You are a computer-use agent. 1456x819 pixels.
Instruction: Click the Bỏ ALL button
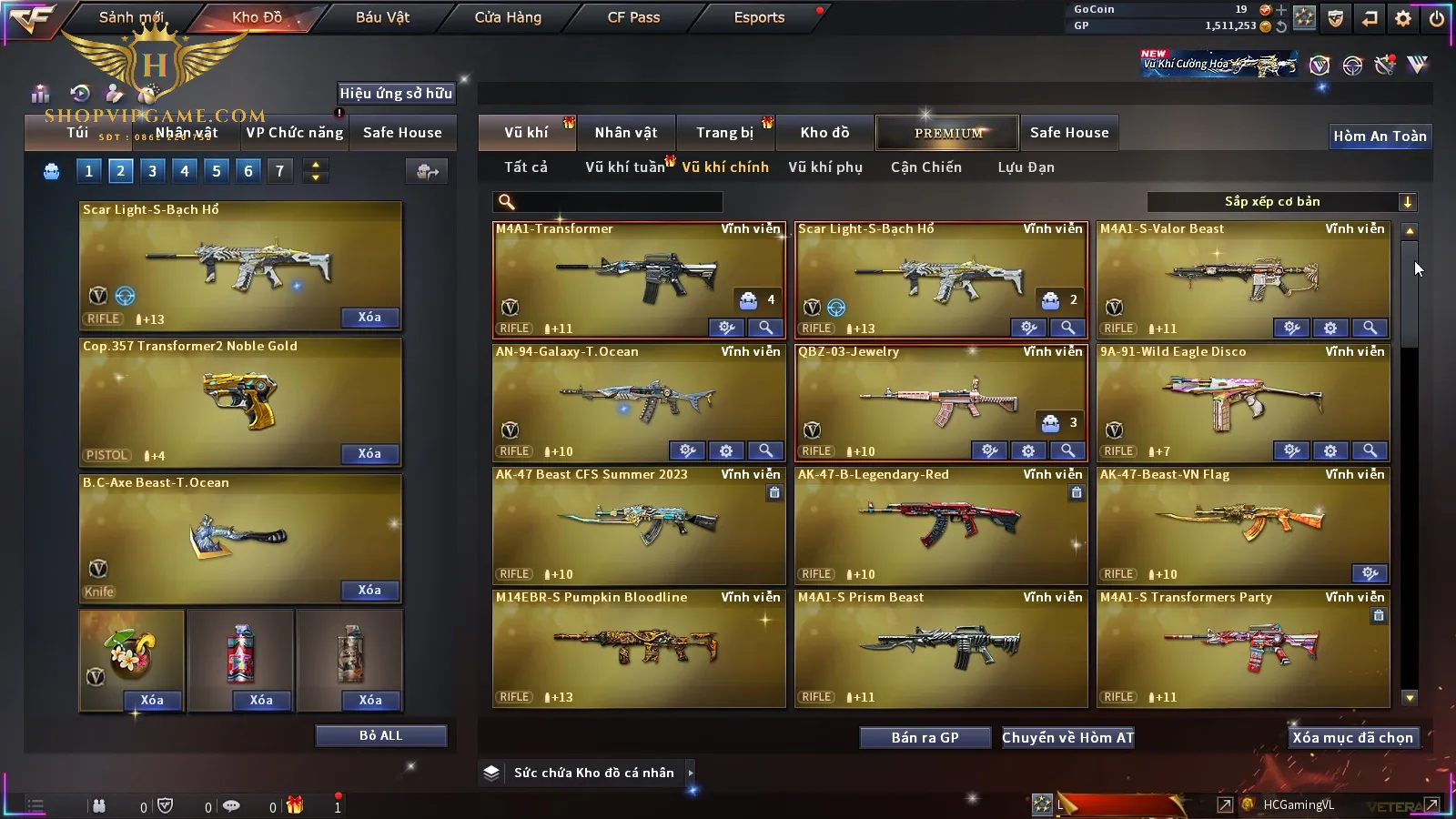(x=380, y=735)
